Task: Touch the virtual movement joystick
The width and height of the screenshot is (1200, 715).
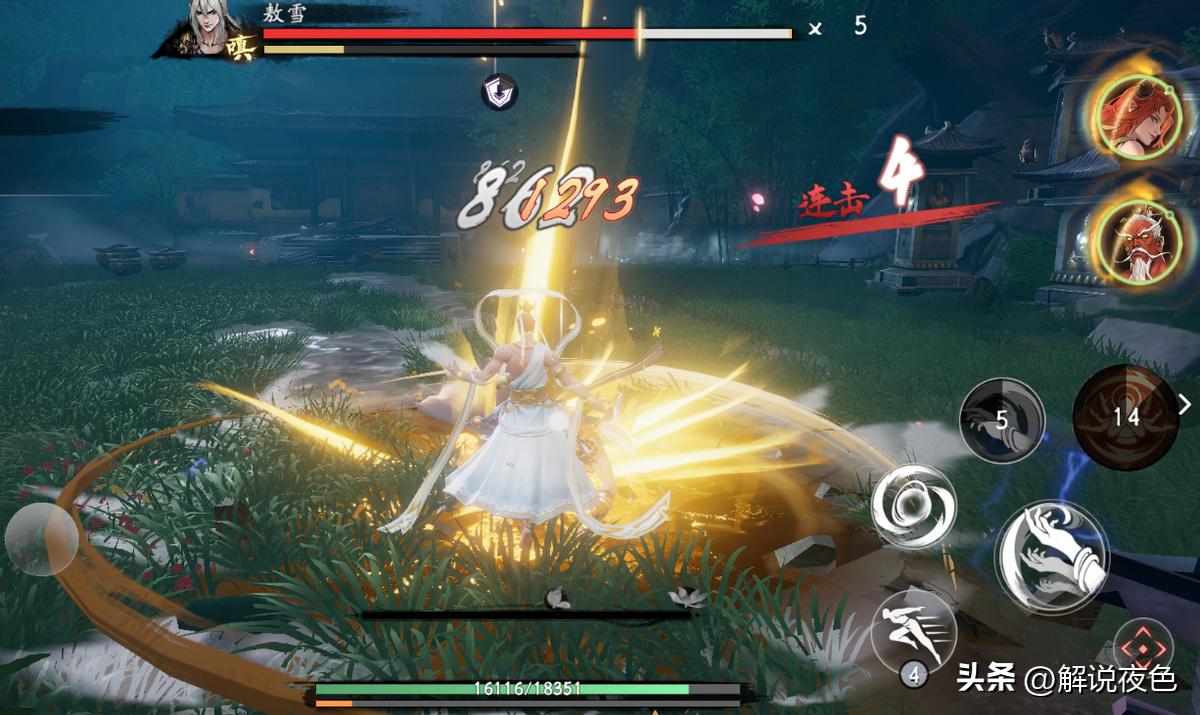Action: 41,538
